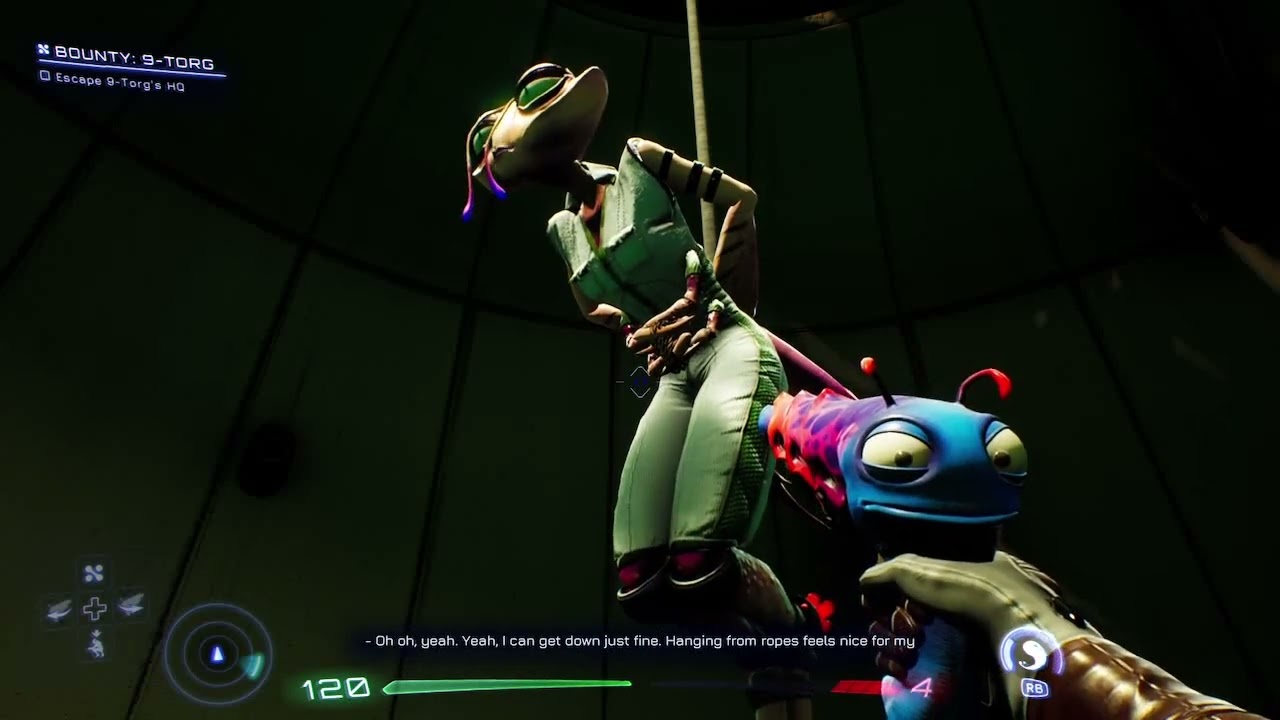Screen dimensions: 1280x720
Task: Select the four-dot icon on the d-pad selector
Action: point(94,573)
